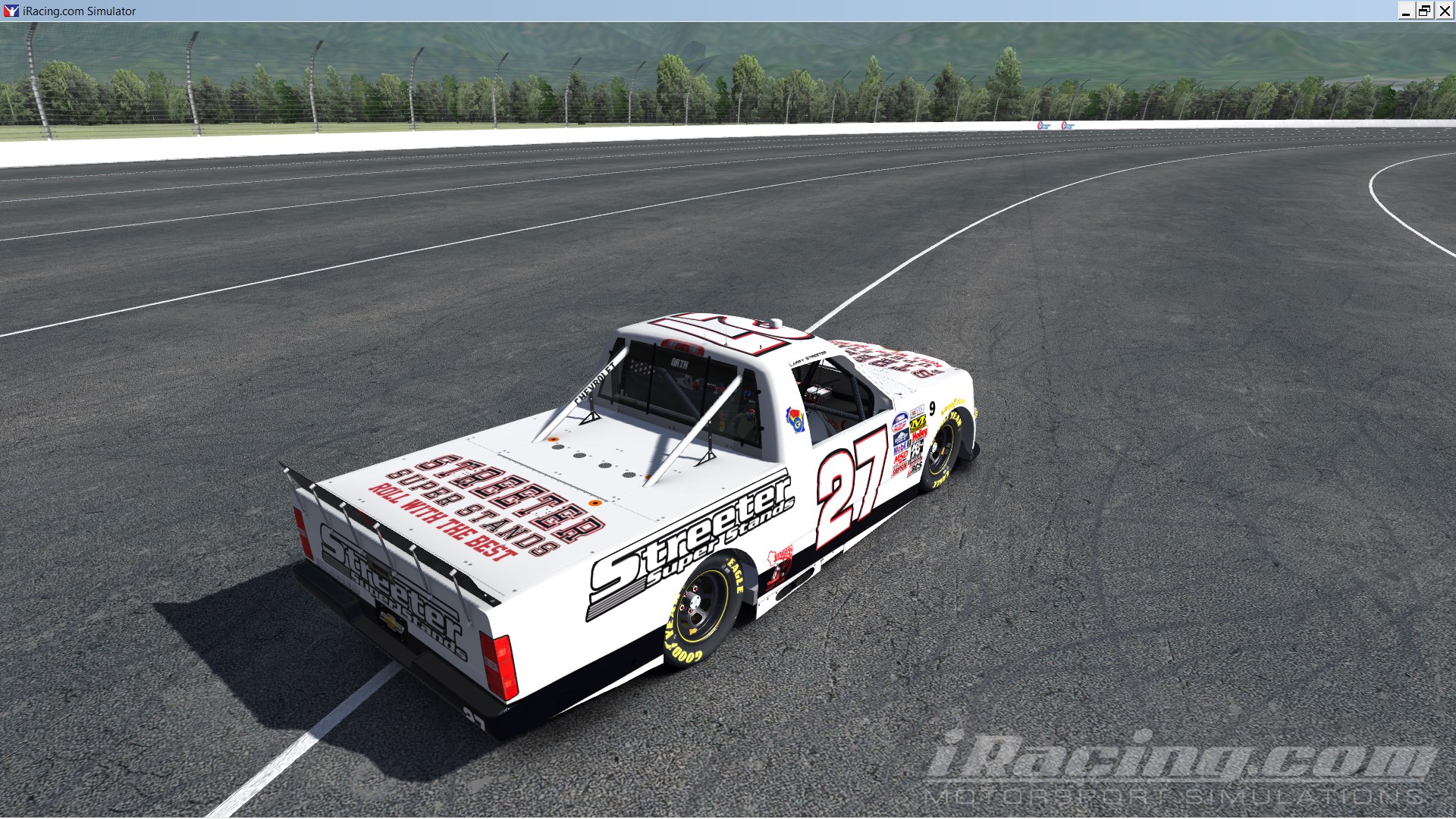Select the MSD decal near the door
Screen dimensions: 1456x819
pyautogui.click(x=901, y=456)
